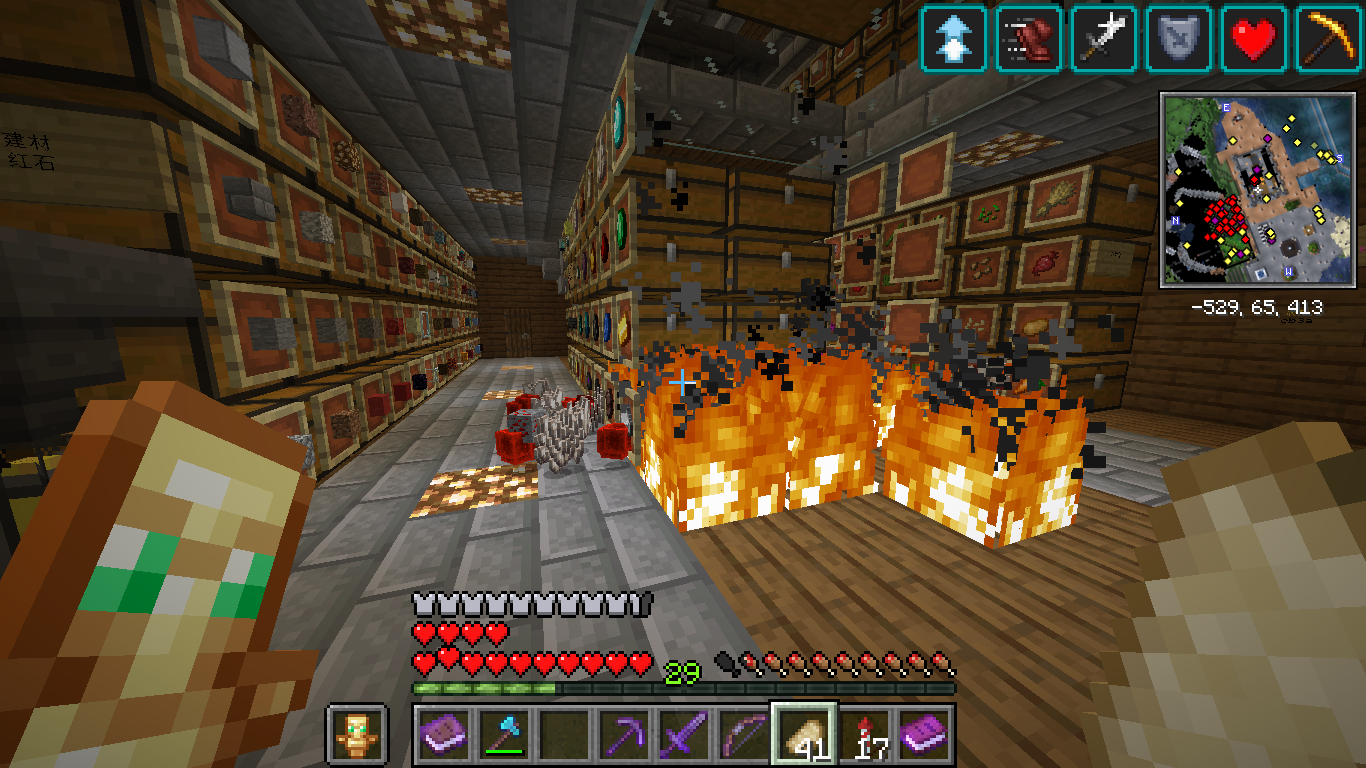Click the Jump Boost effect icon
This screenshot has width=1366, height=768.
pos(954,39)
